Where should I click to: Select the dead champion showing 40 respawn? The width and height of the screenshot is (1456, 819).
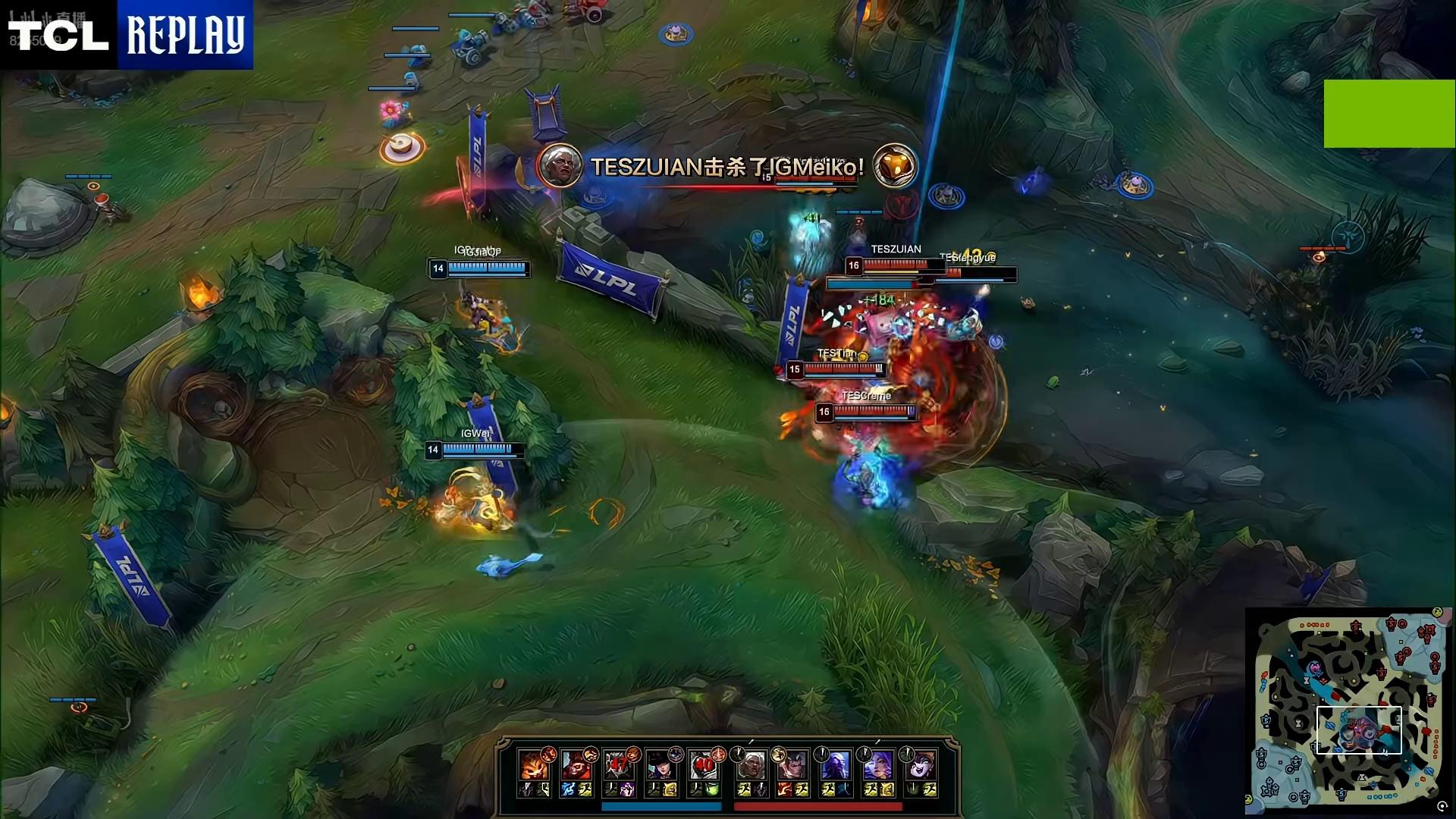tap(704, 764)
